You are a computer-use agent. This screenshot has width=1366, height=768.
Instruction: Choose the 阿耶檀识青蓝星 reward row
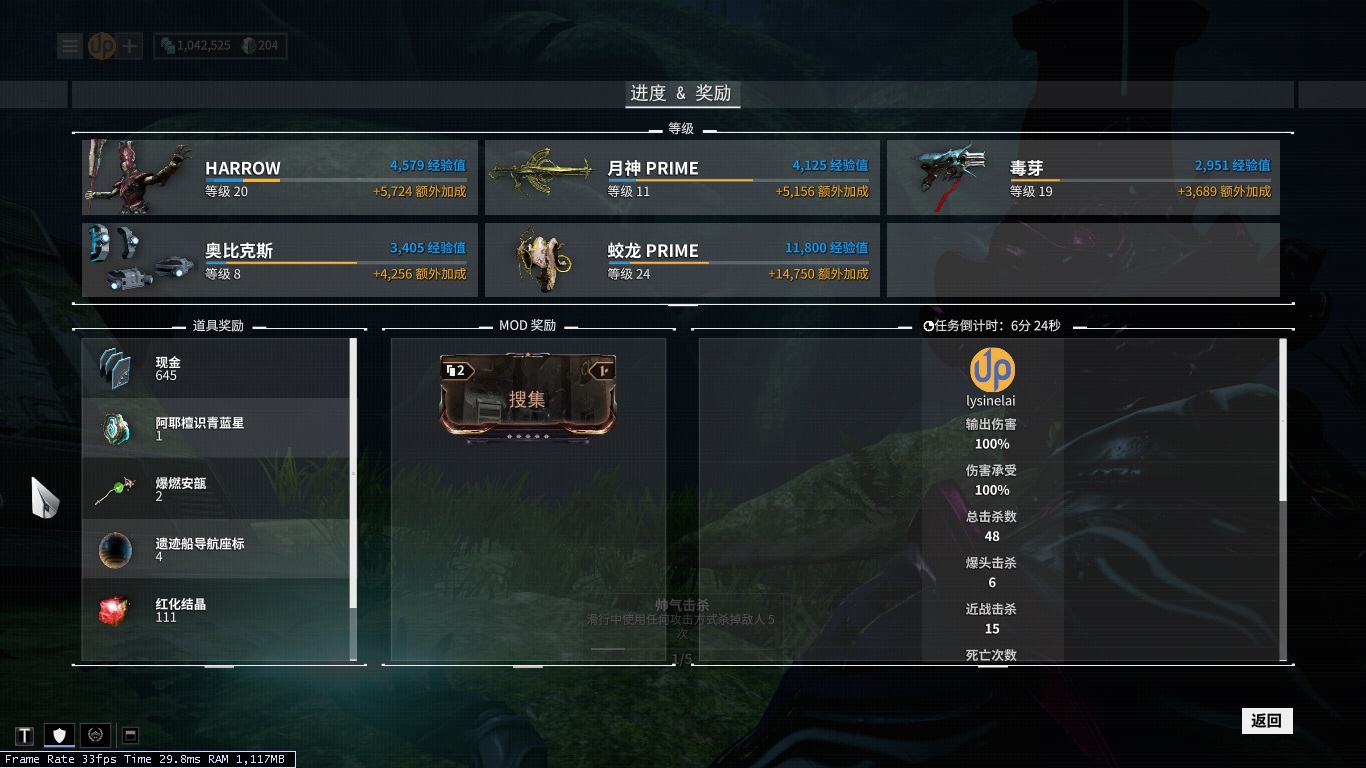[216, 429]
